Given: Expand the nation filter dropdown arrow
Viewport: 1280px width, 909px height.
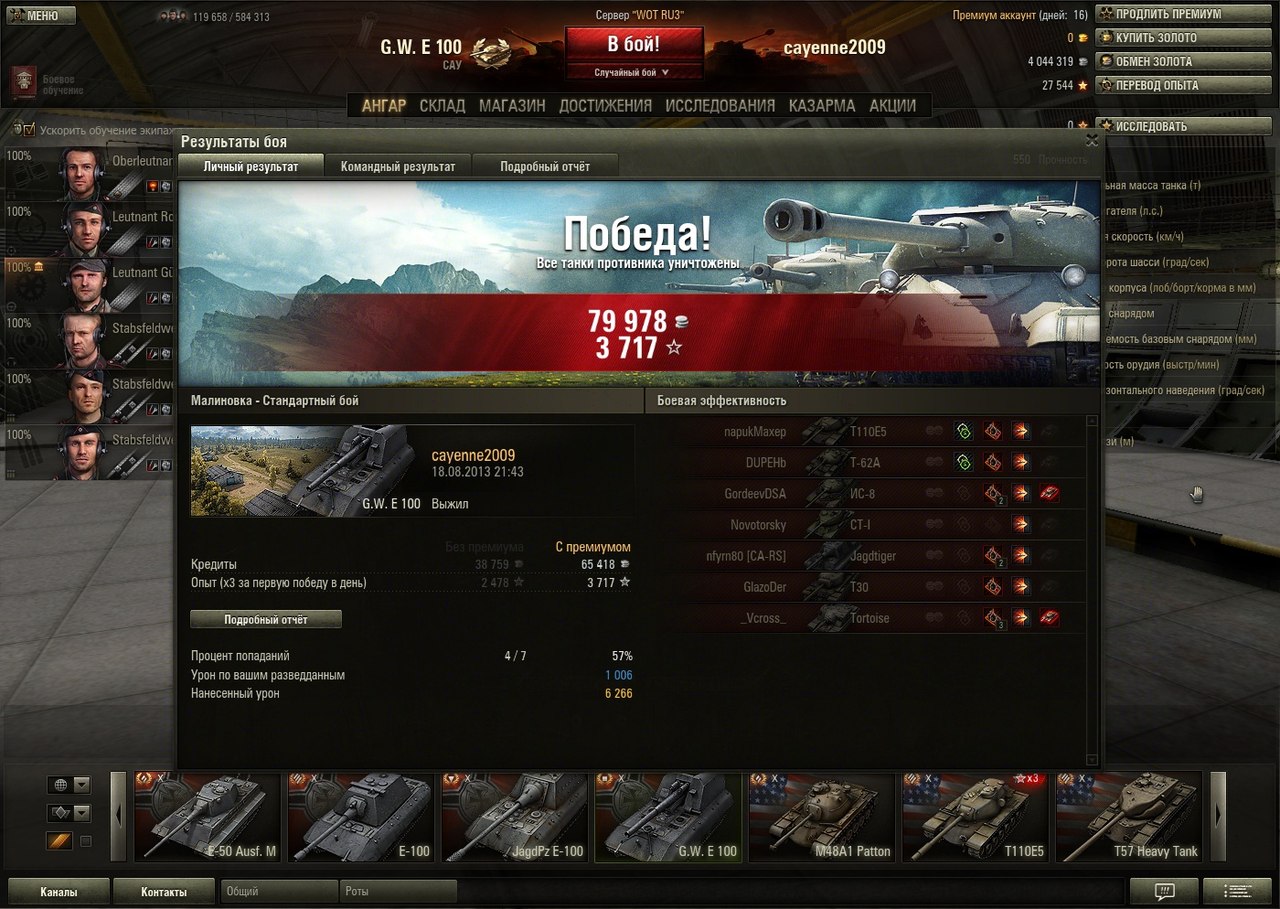Looking at the screenshot, I should pyautogui.click(x=82, y=785).
